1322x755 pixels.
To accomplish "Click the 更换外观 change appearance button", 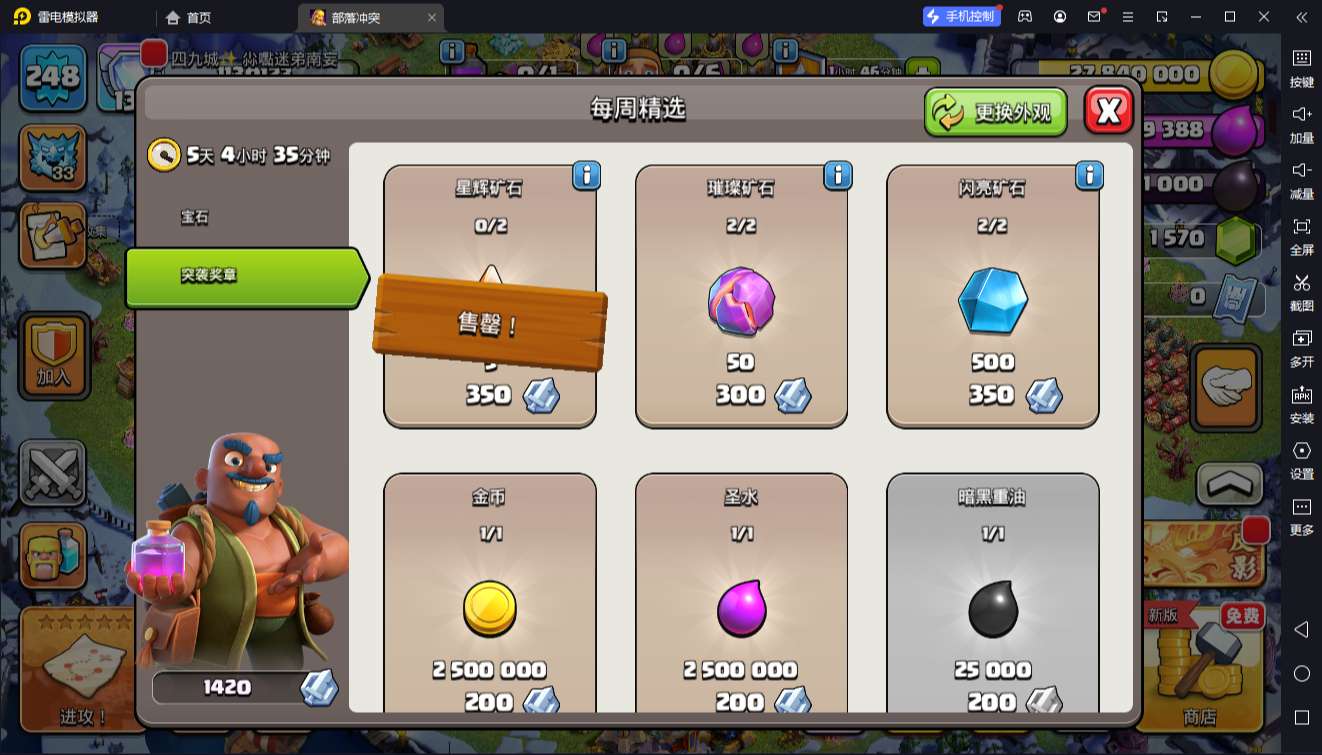I will (x=995, y=111).
